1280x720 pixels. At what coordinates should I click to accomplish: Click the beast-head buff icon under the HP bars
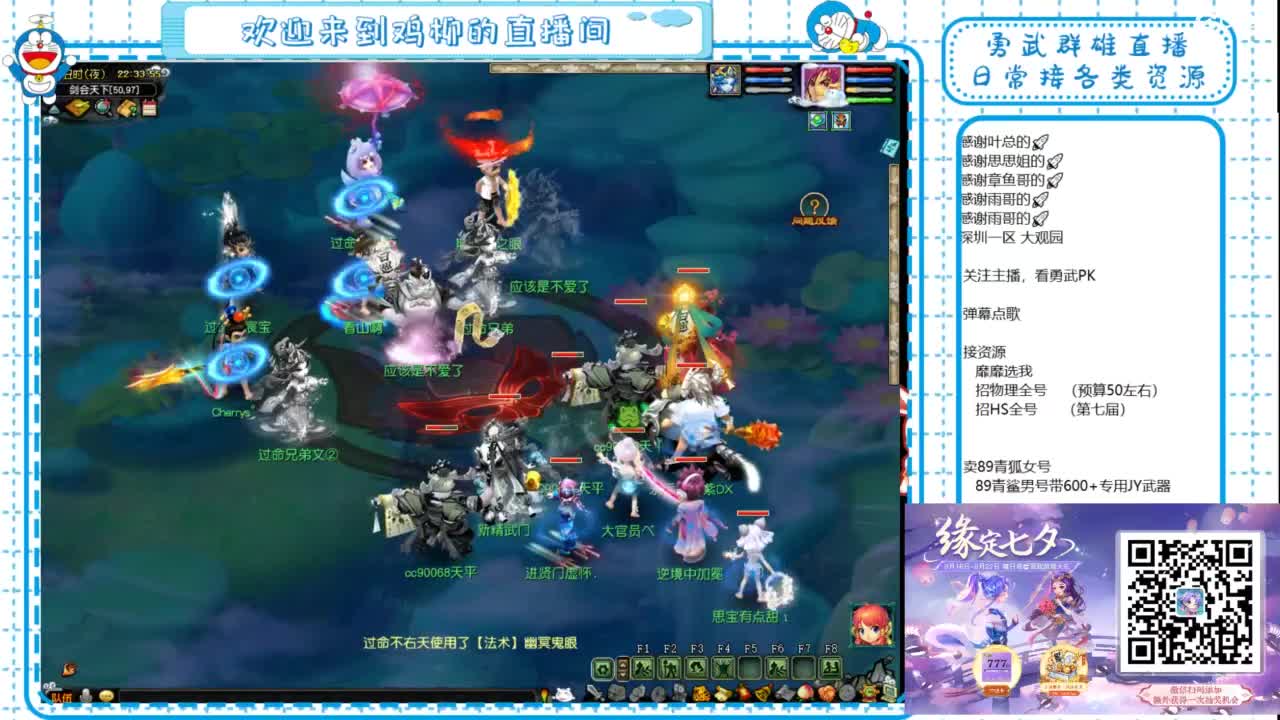[x=841, y=121]
